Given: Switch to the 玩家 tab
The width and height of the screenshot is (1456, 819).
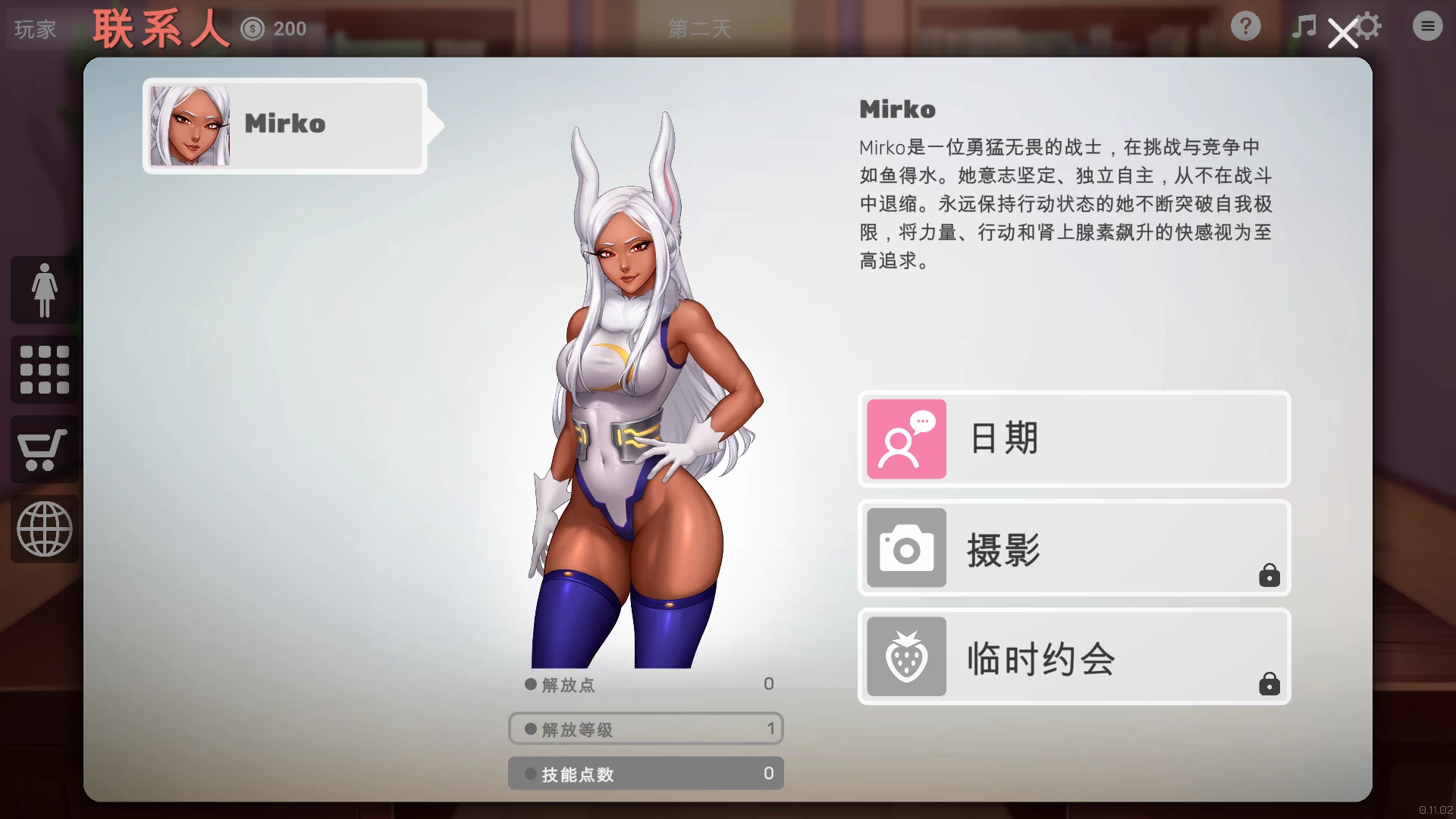Looking at the screenshot, I should click(x=33, y=28).
